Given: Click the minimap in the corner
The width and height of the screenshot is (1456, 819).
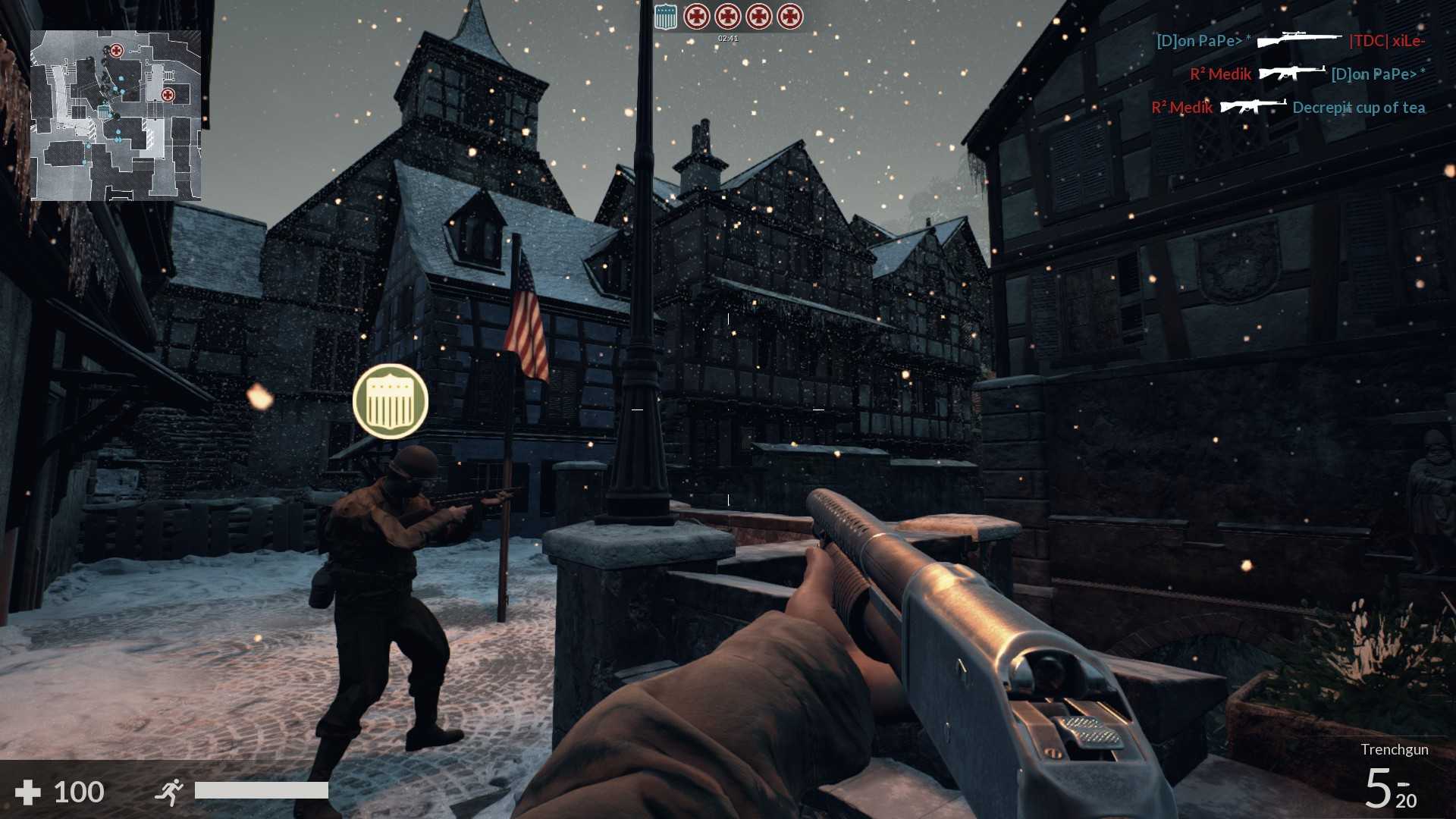Looking at the screenshot, I should point(115,115).
